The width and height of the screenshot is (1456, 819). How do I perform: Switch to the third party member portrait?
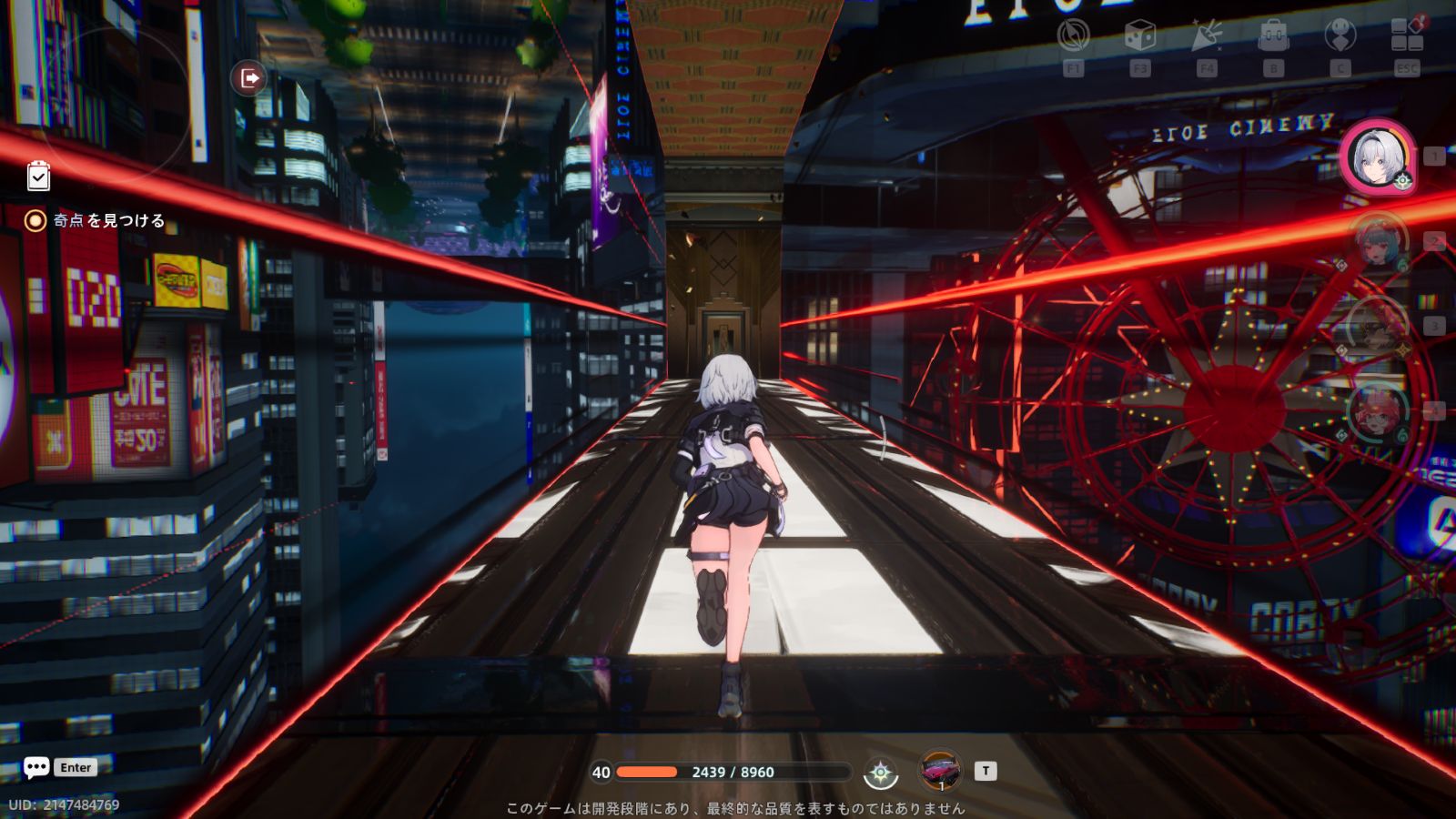point(1376,326)
